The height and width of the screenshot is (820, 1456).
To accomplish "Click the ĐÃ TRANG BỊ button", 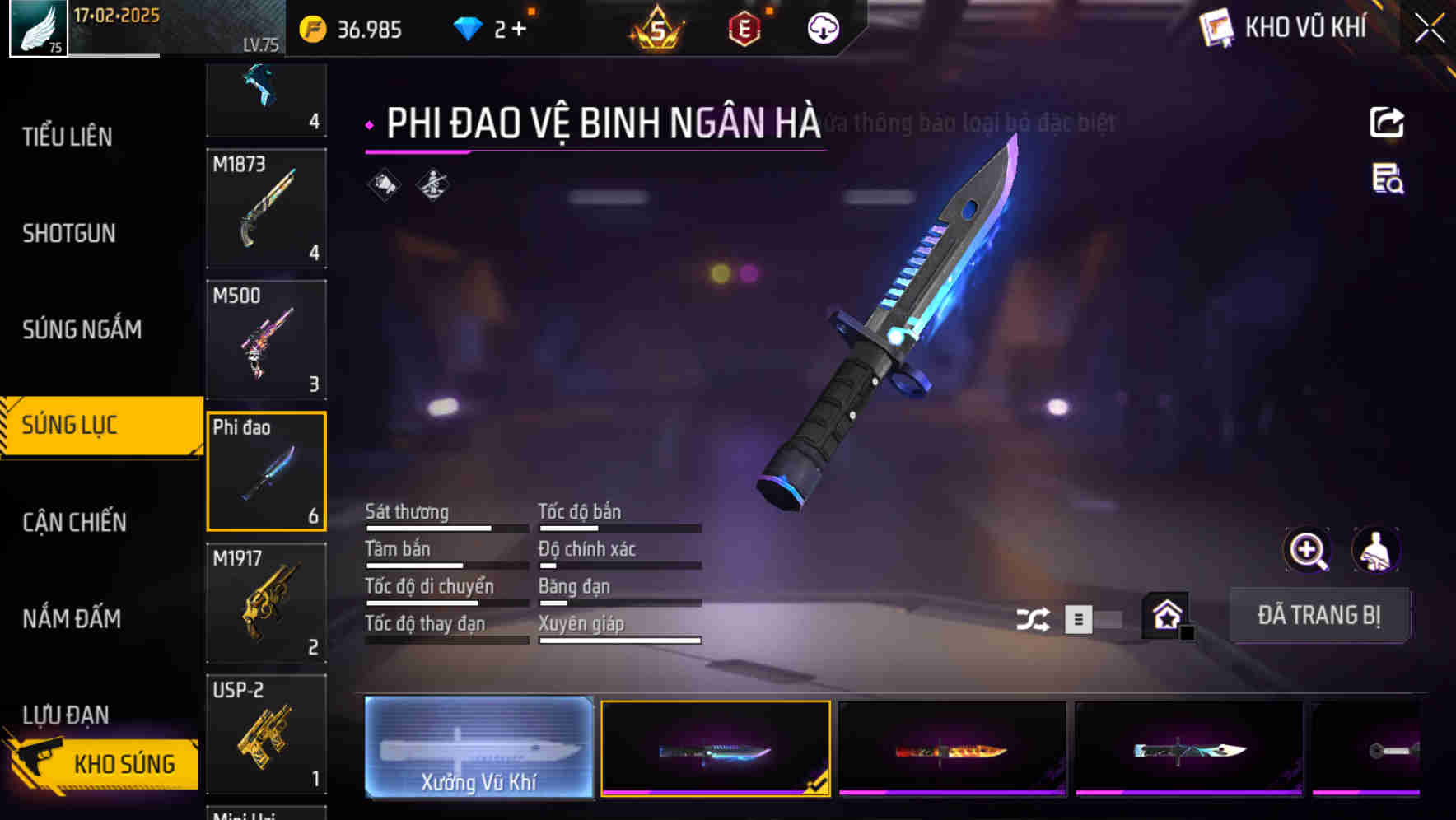I will [1319, 615].
